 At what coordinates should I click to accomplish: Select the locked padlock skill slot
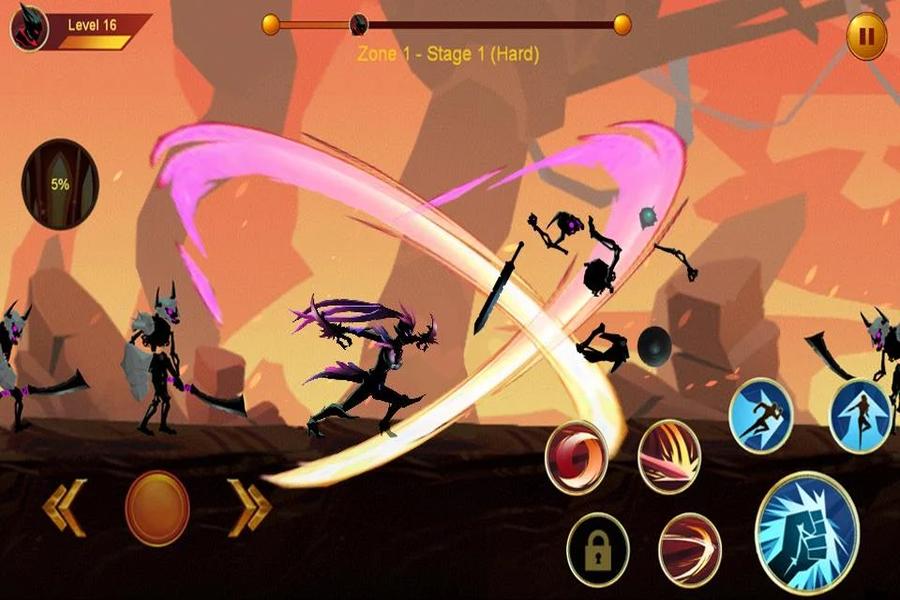pyautogui.click(x=597, y=549)
